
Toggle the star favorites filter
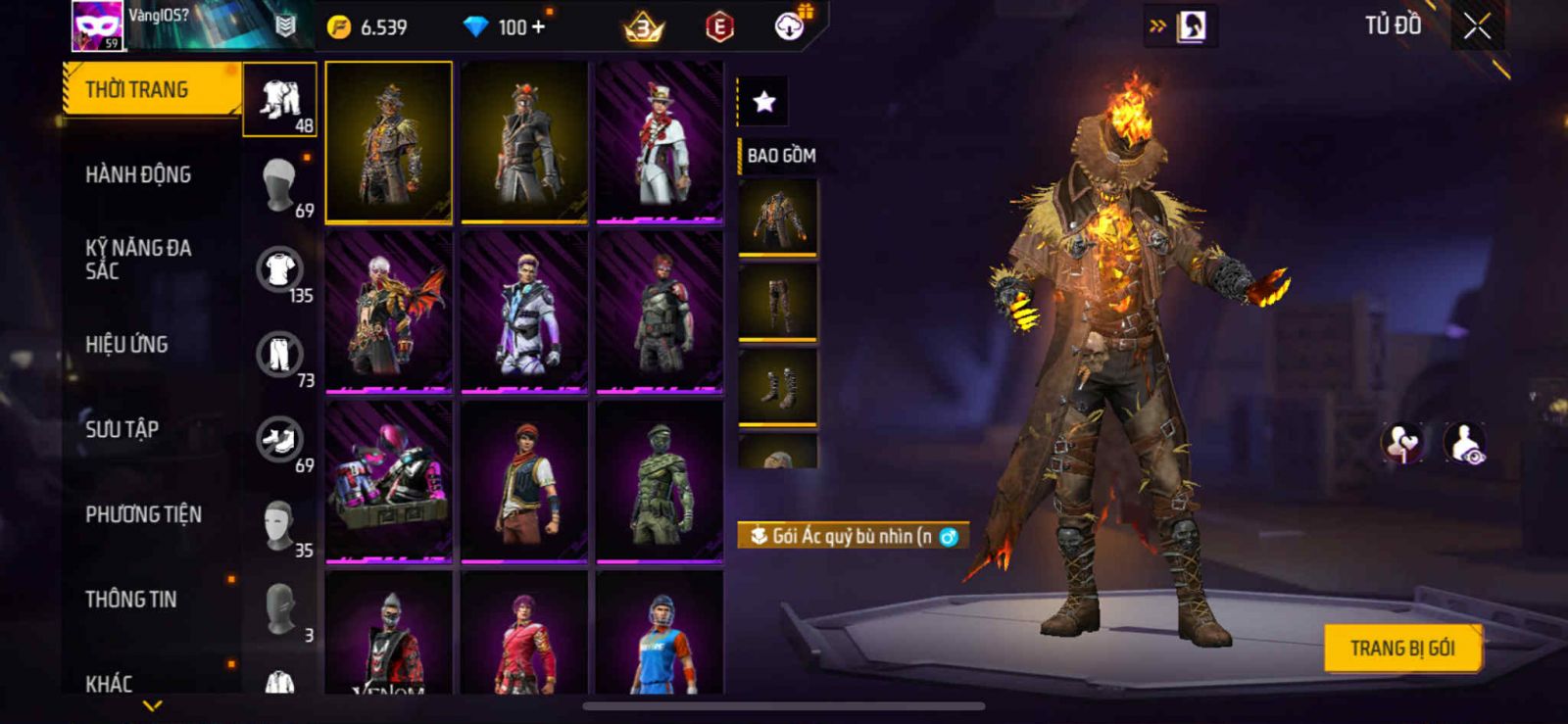[763, 101]
